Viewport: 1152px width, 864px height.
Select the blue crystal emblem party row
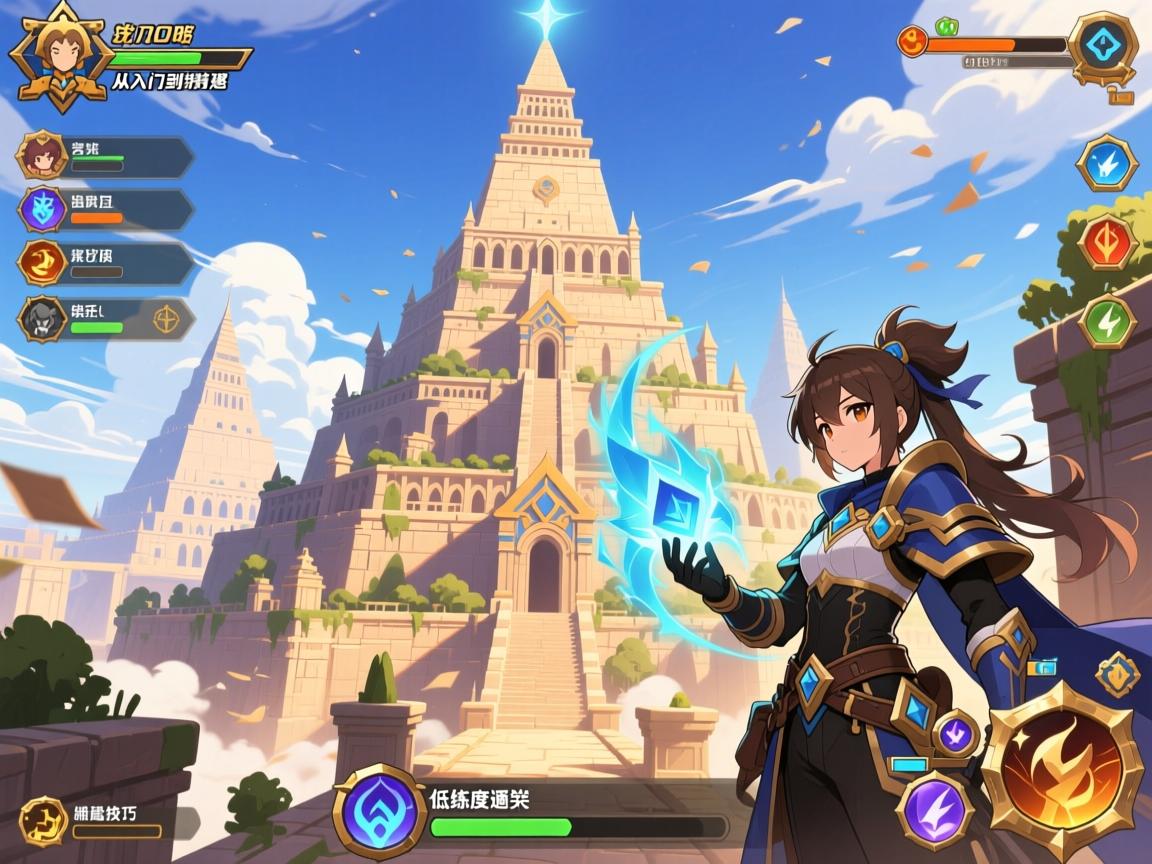pyautogui.click(x=105, y=210)
